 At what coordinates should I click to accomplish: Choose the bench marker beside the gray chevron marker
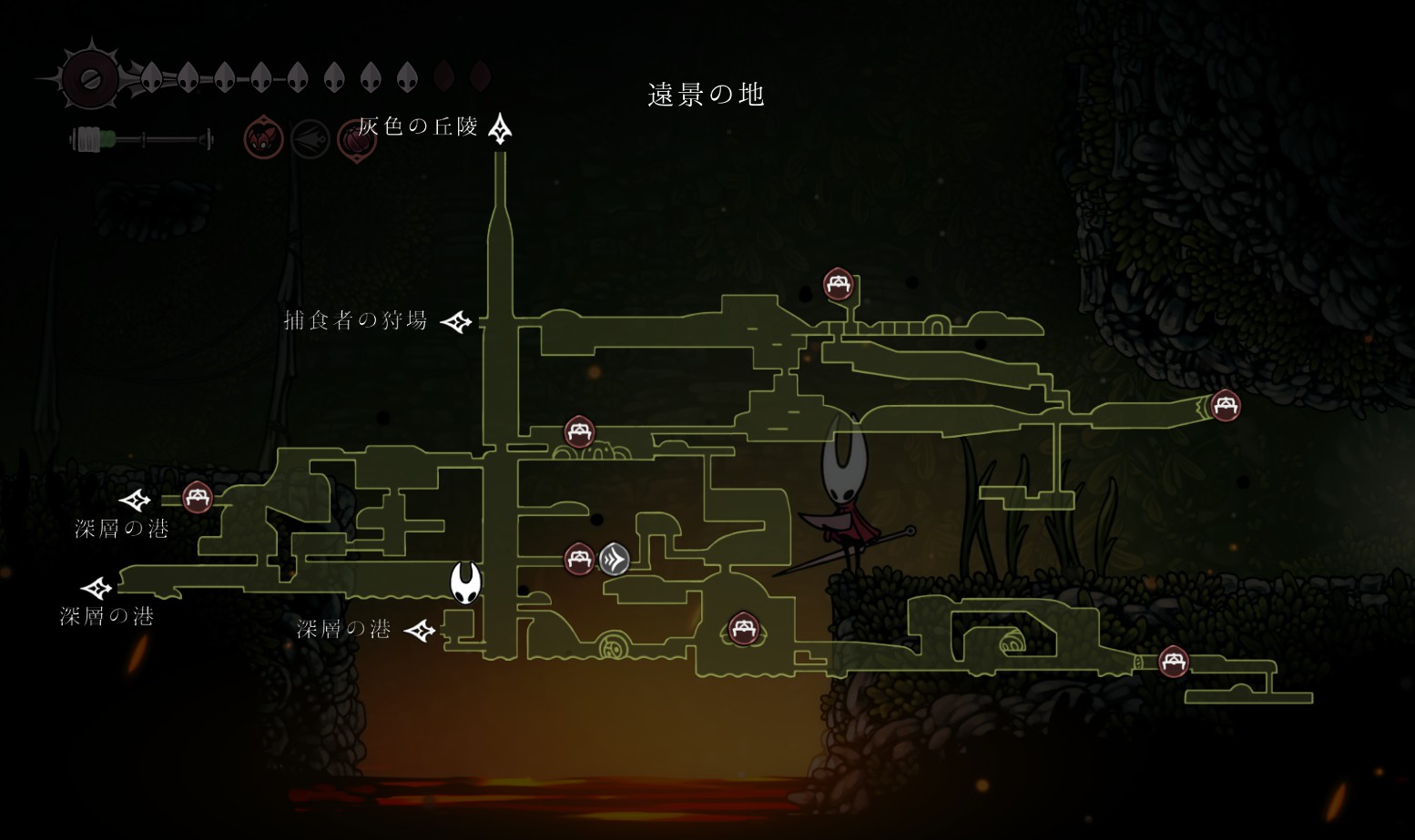coord(579,559)
